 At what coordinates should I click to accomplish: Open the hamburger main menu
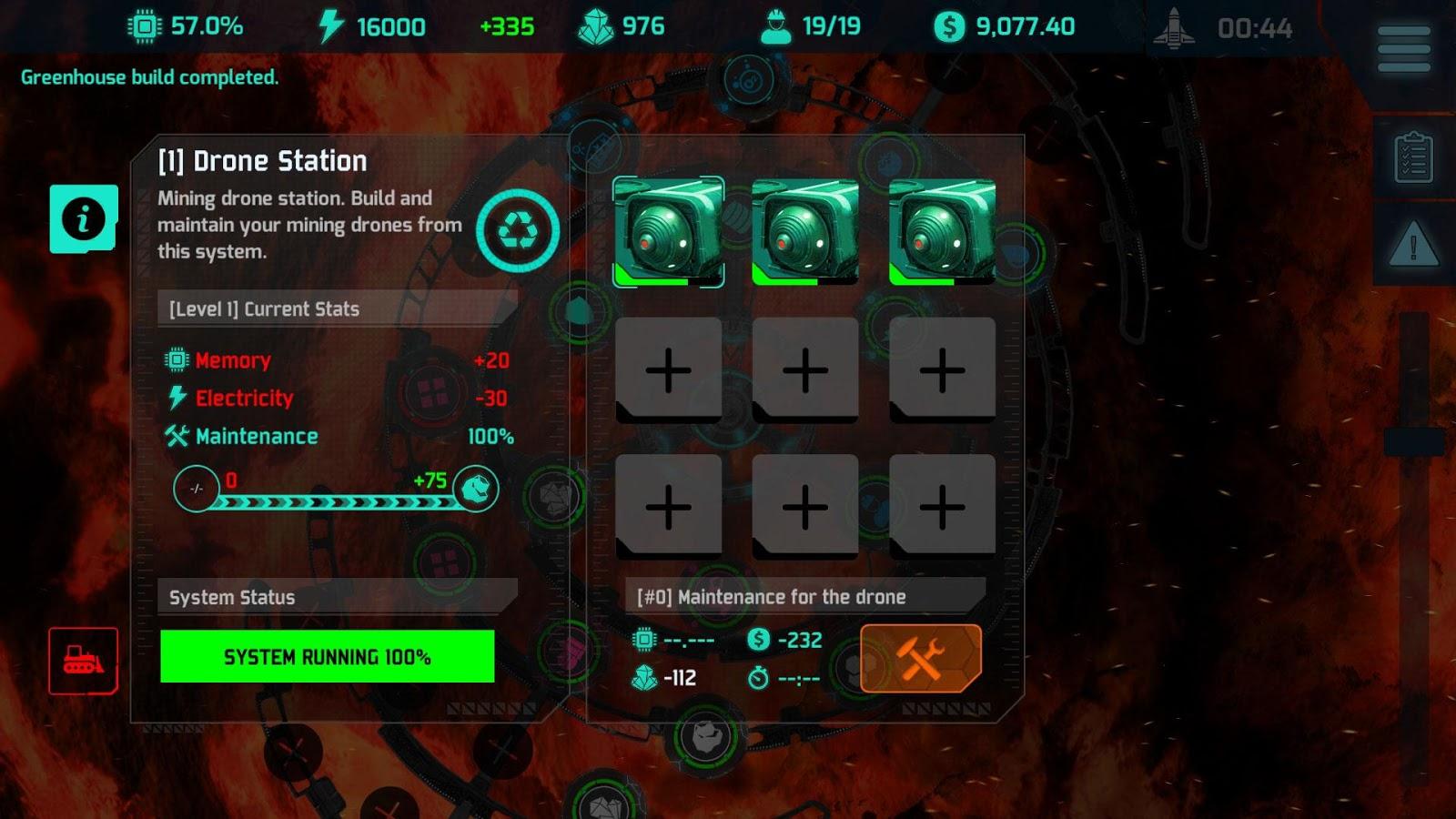(1403, 48)
